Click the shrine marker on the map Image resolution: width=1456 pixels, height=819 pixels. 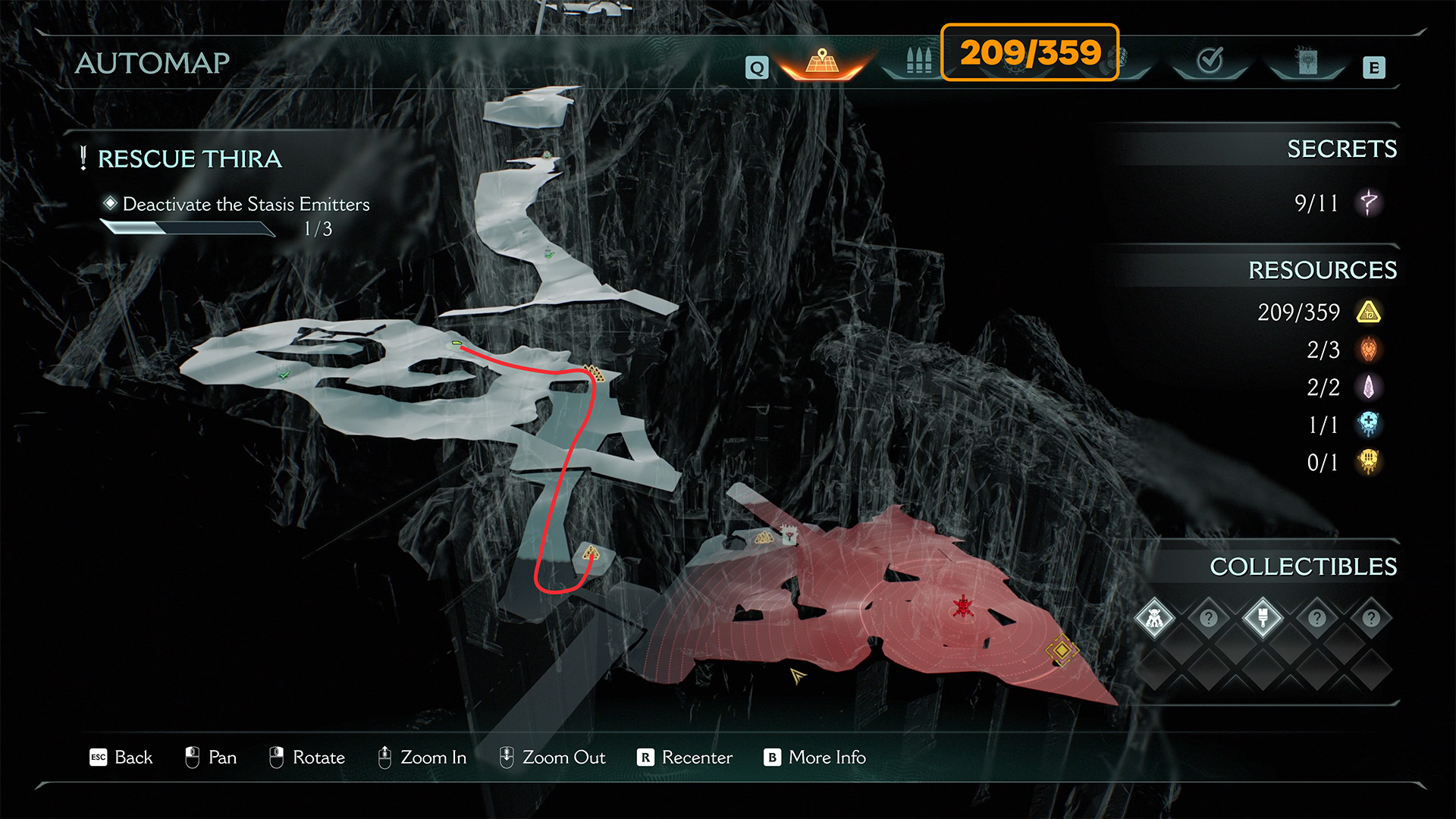(789, 535)
